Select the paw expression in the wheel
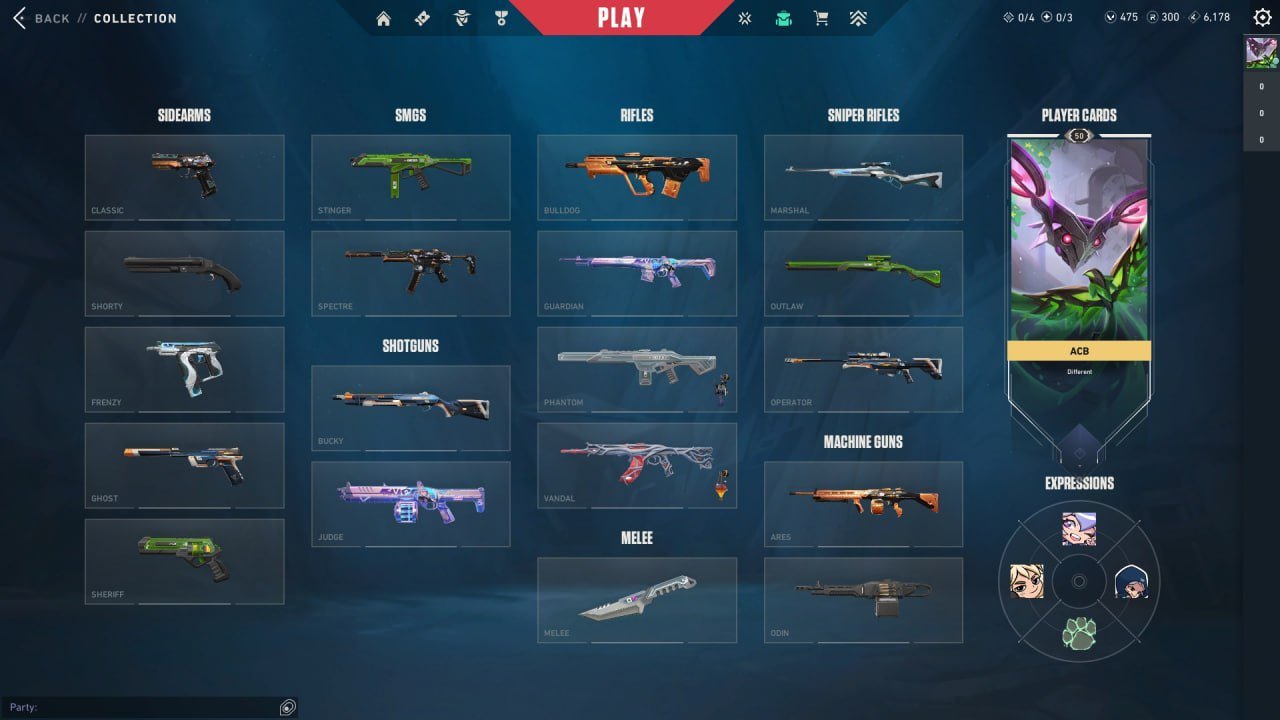Screen dimensions: 1280x720 [x=1079, y=631]
